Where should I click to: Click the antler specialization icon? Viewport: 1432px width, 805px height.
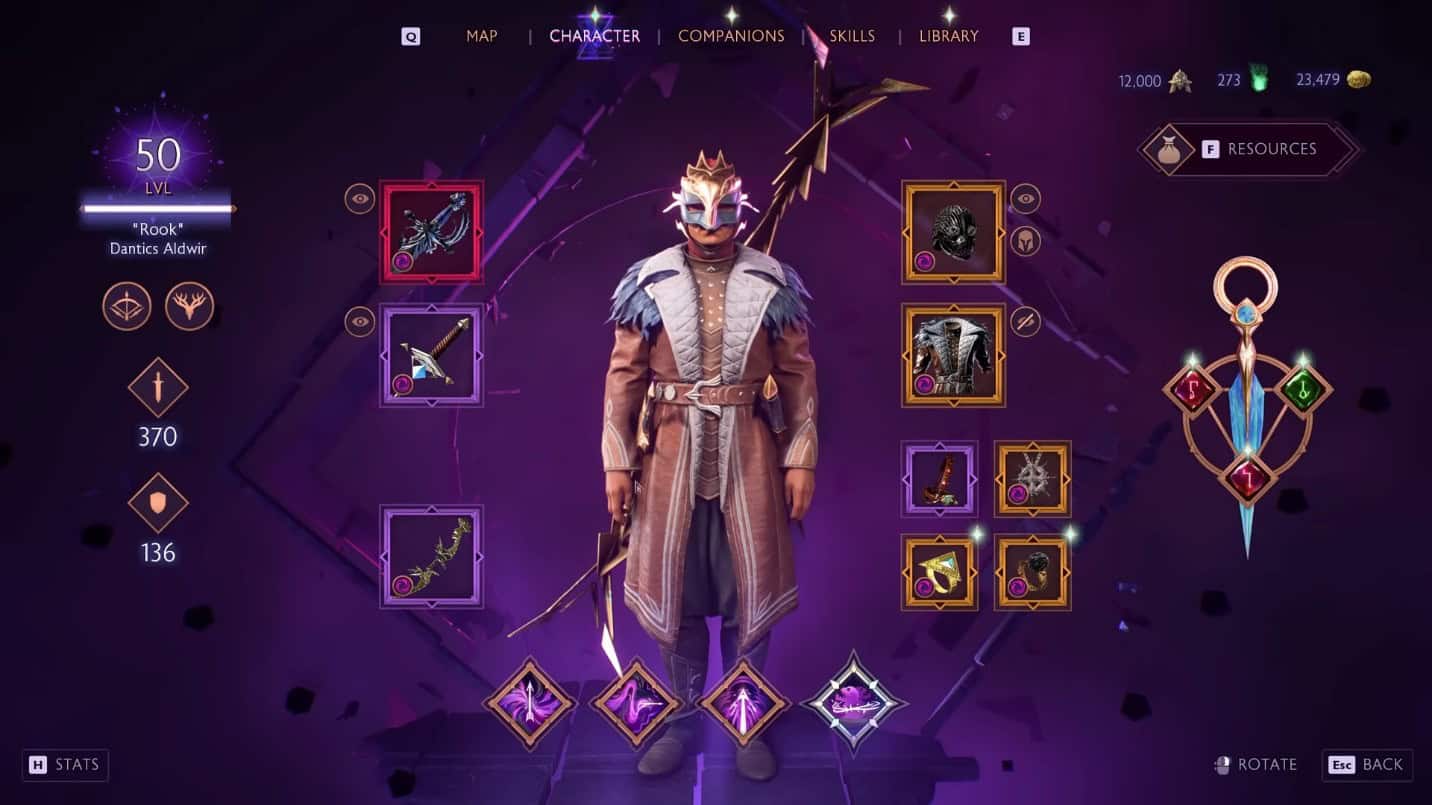click(188, 306)
